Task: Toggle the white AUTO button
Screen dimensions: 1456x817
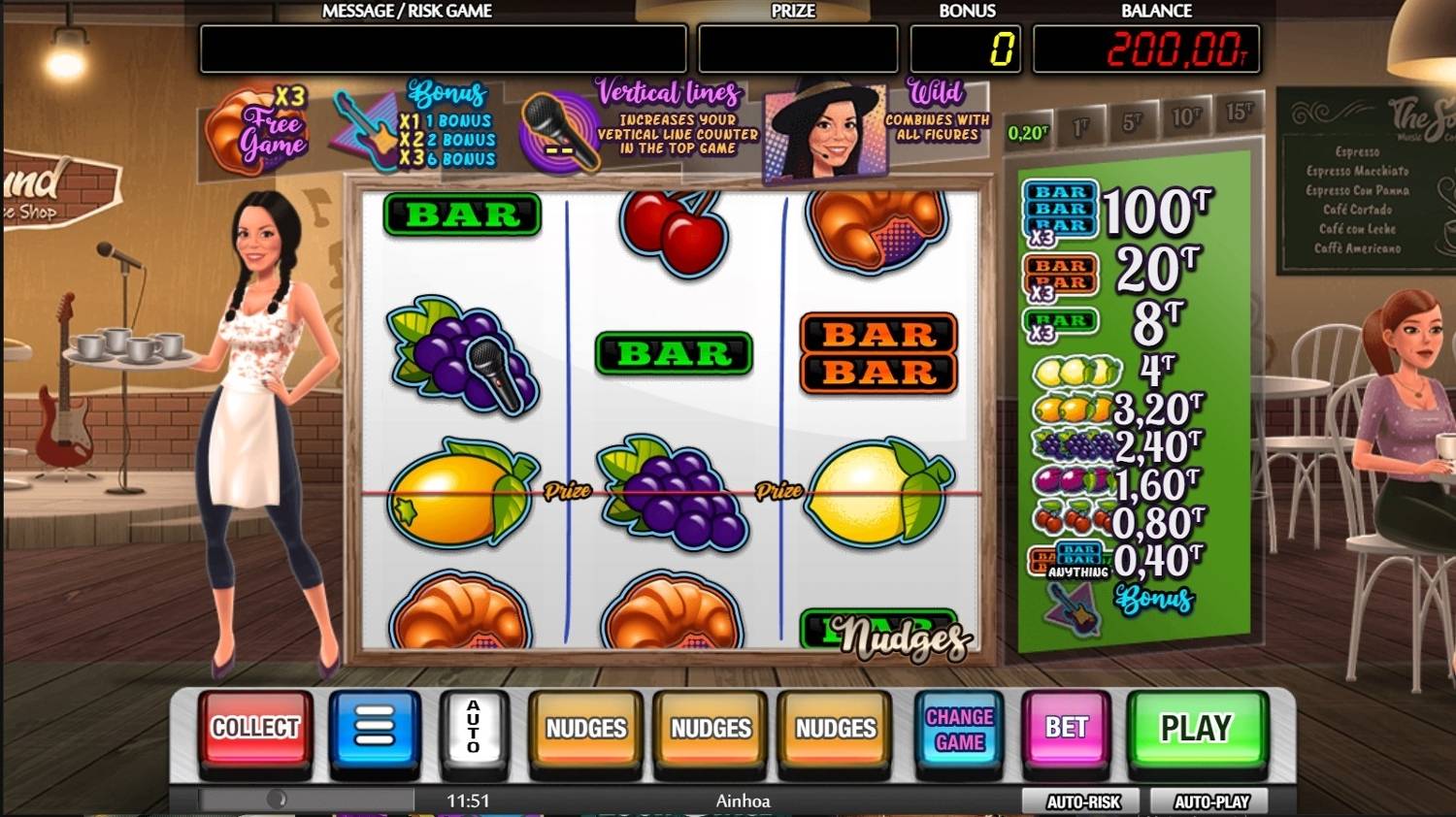Action: pos(473,728)
